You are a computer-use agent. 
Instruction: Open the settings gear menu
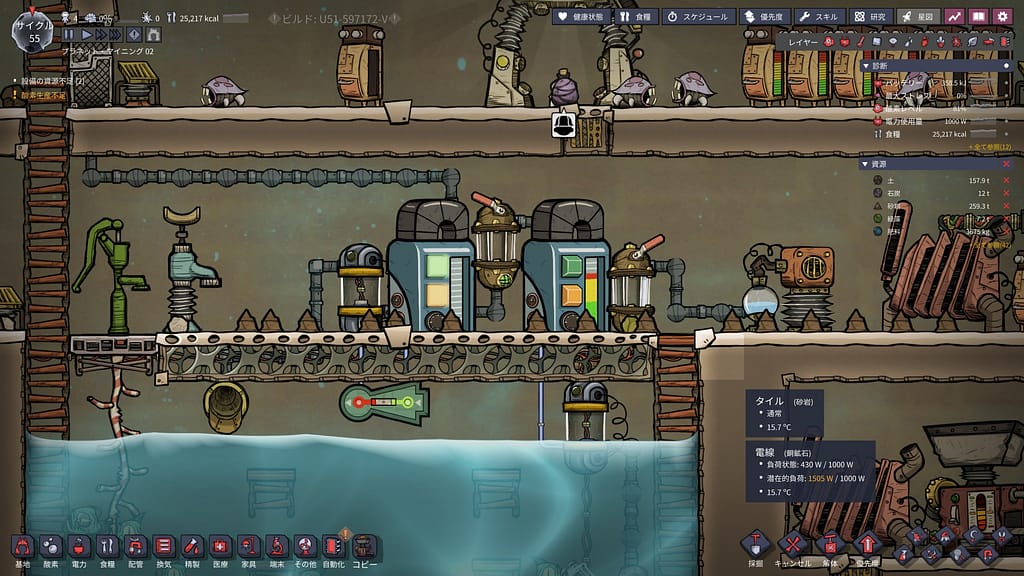(x=1001, y=16)
